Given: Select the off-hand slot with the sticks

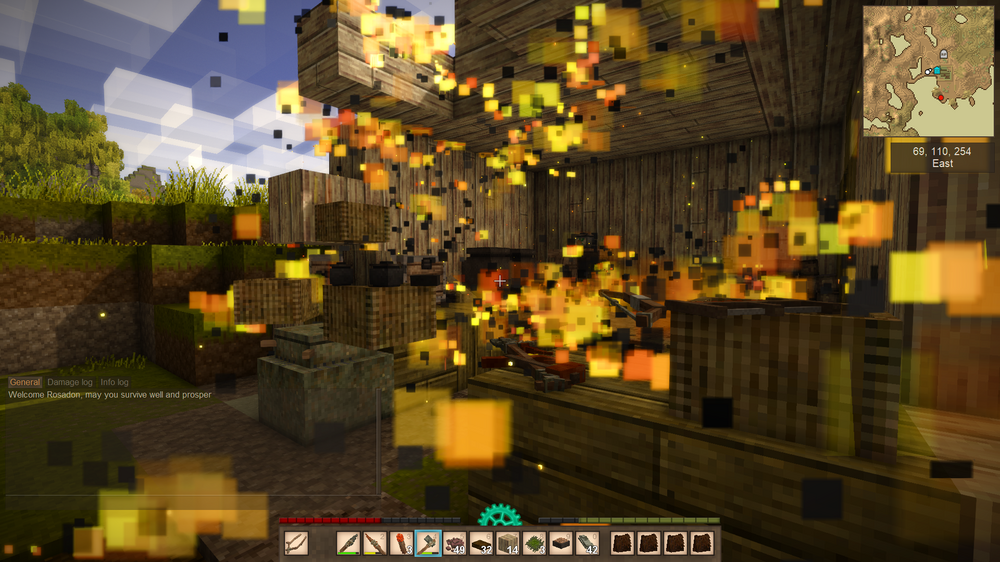Looking at the screenshot, I should point(297,544).
